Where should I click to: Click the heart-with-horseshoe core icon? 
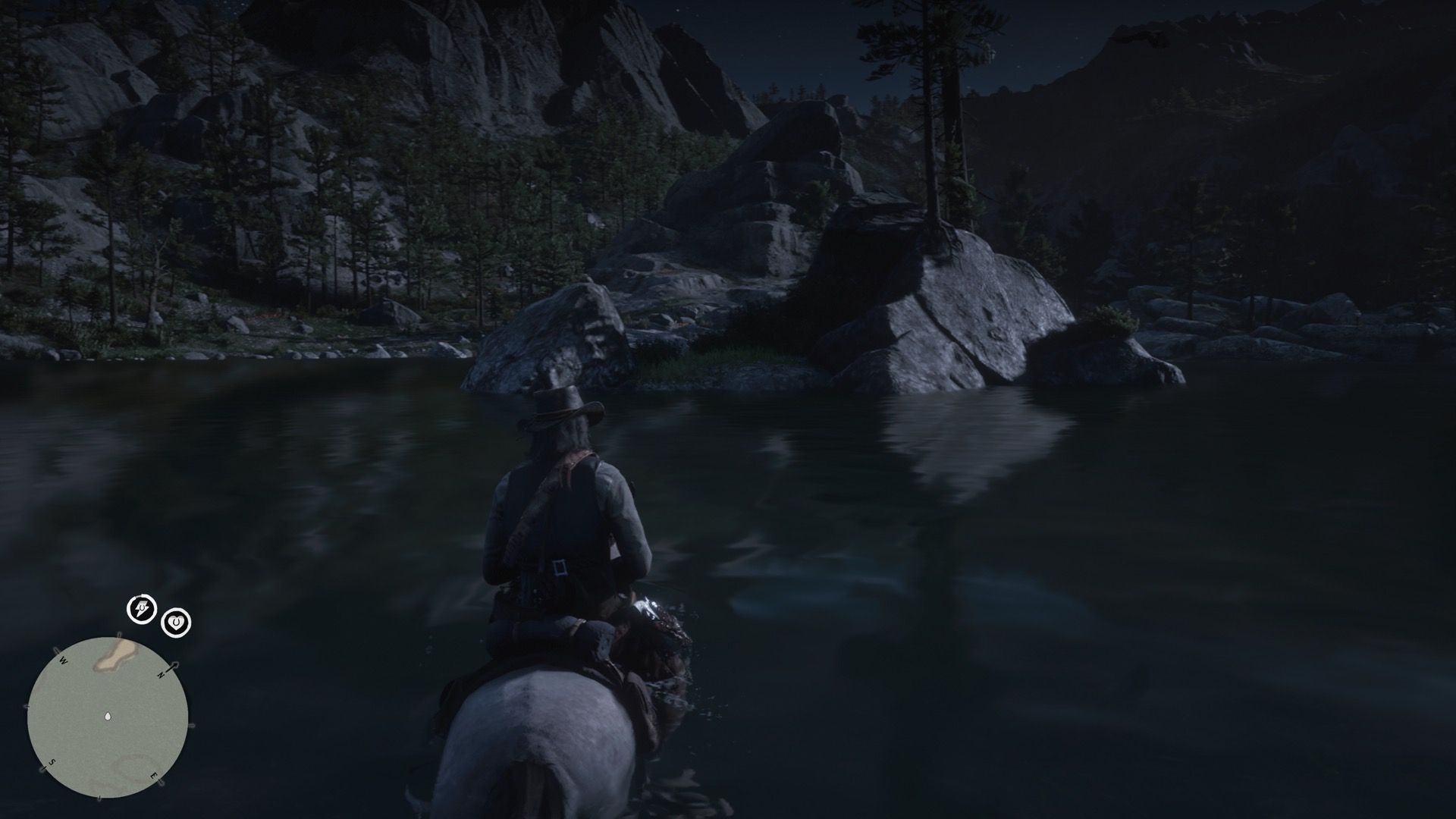click(176, 620)
